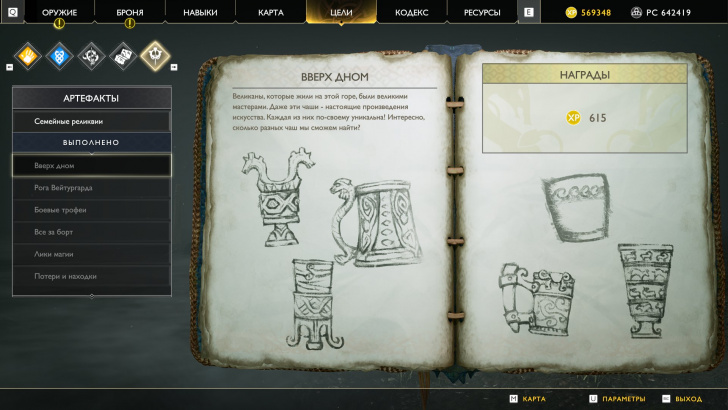Switch to the Навыки tab

click(200, 12)
